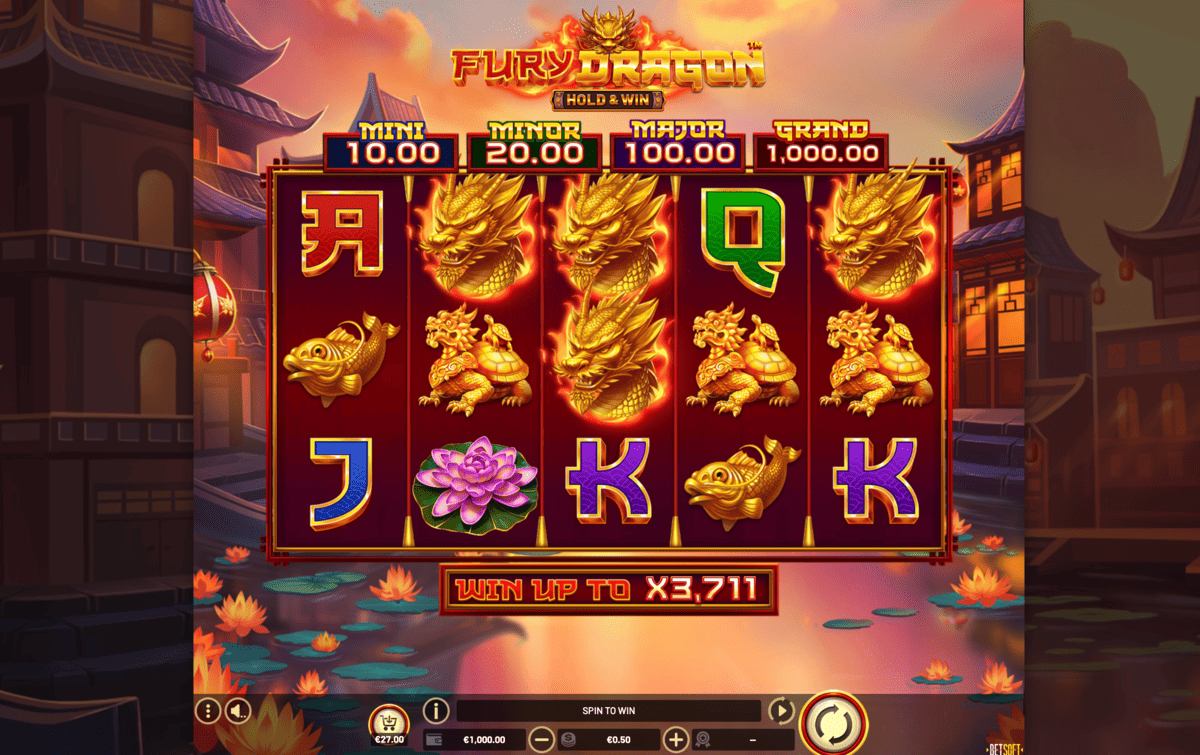1200x755 pixels.
Task: Open the autoplay options
Action: coord(781,711)
